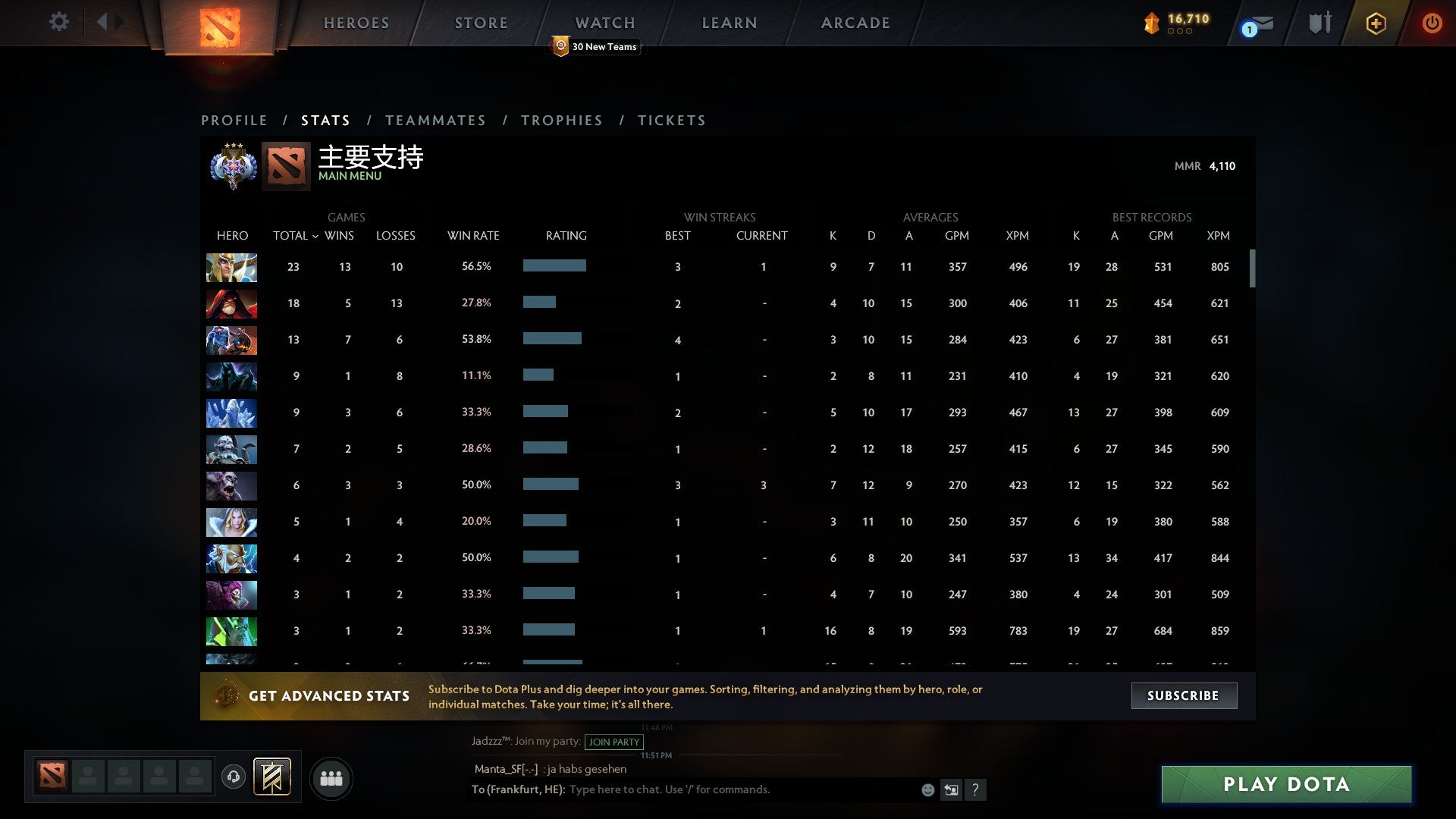Switch to the TEAMMATES tab
1456x819 pixels.
pyautogui.click(x=436, y=120)
